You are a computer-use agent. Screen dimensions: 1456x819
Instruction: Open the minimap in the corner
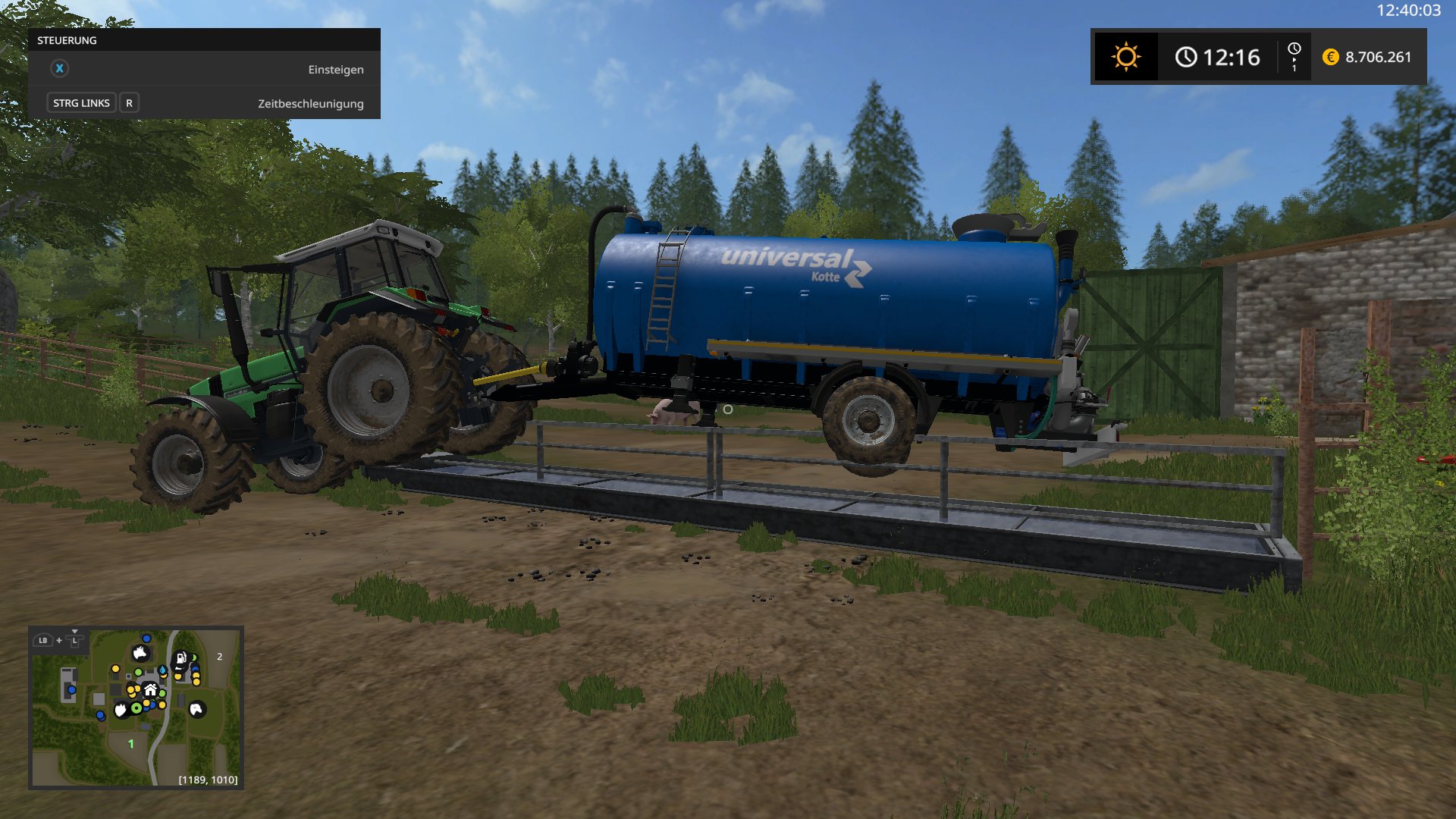tap(136, 707)
